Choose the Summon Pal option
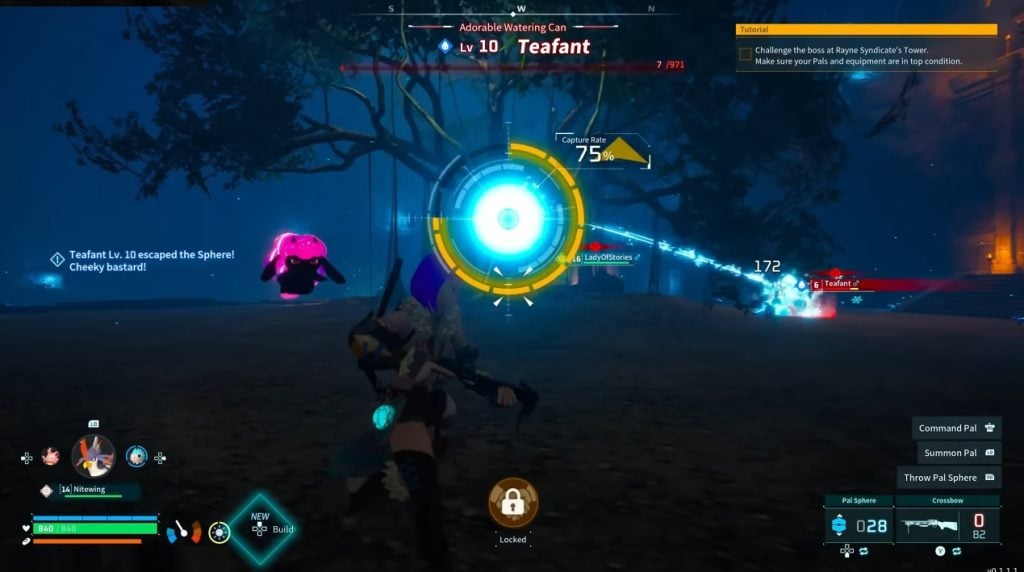The image size is (1024, 572). coord(957,453)
